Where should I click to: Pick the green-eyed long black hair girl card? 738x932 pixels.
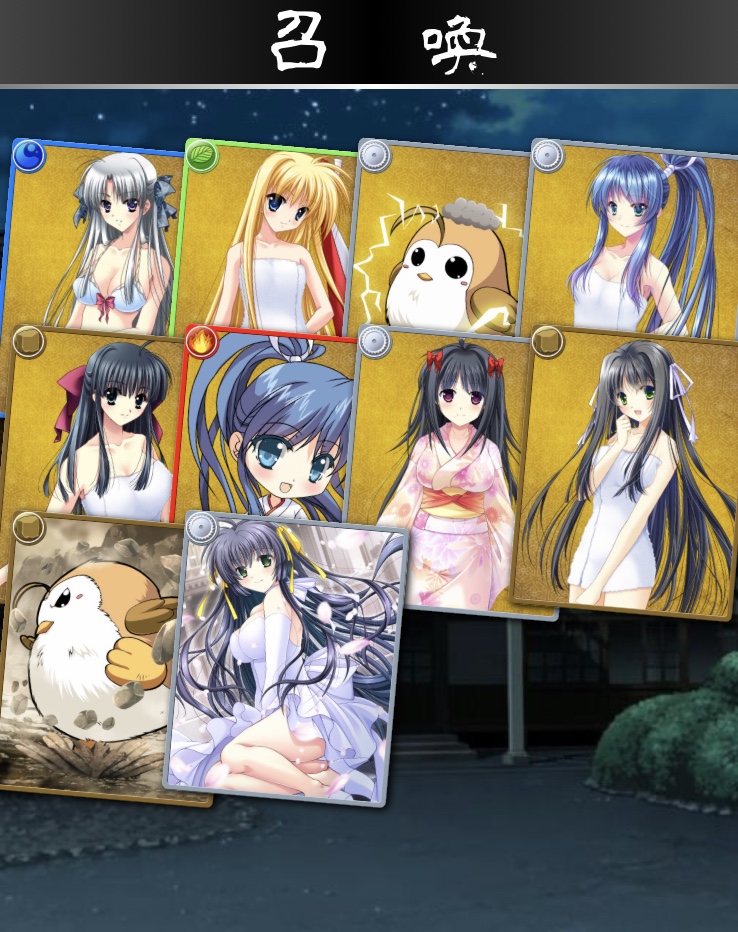coord(630,470)
